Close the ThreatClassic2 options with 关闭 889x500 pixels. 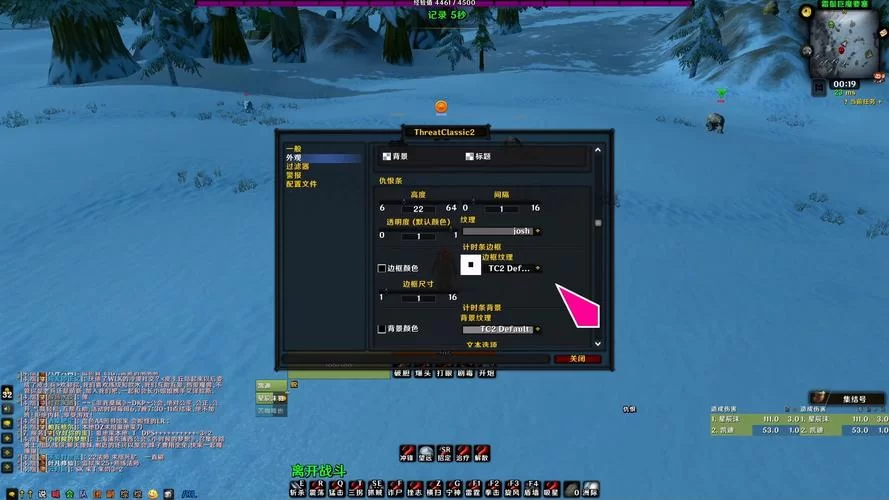pyautogui.click(x=577, y=358)
